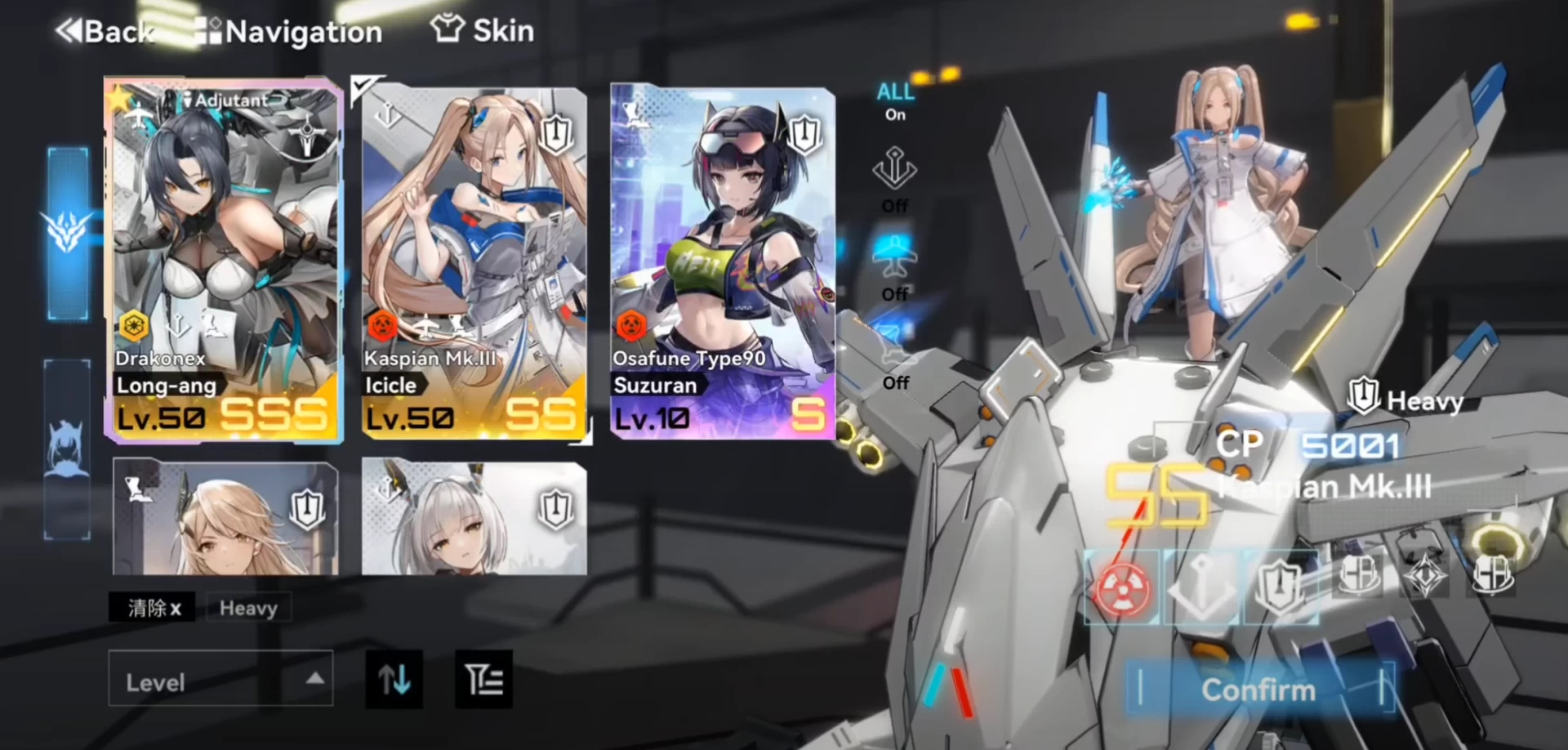Select the red radiation skill icon
This screenshot has height=750, width=1568.
click(1121, 588)
